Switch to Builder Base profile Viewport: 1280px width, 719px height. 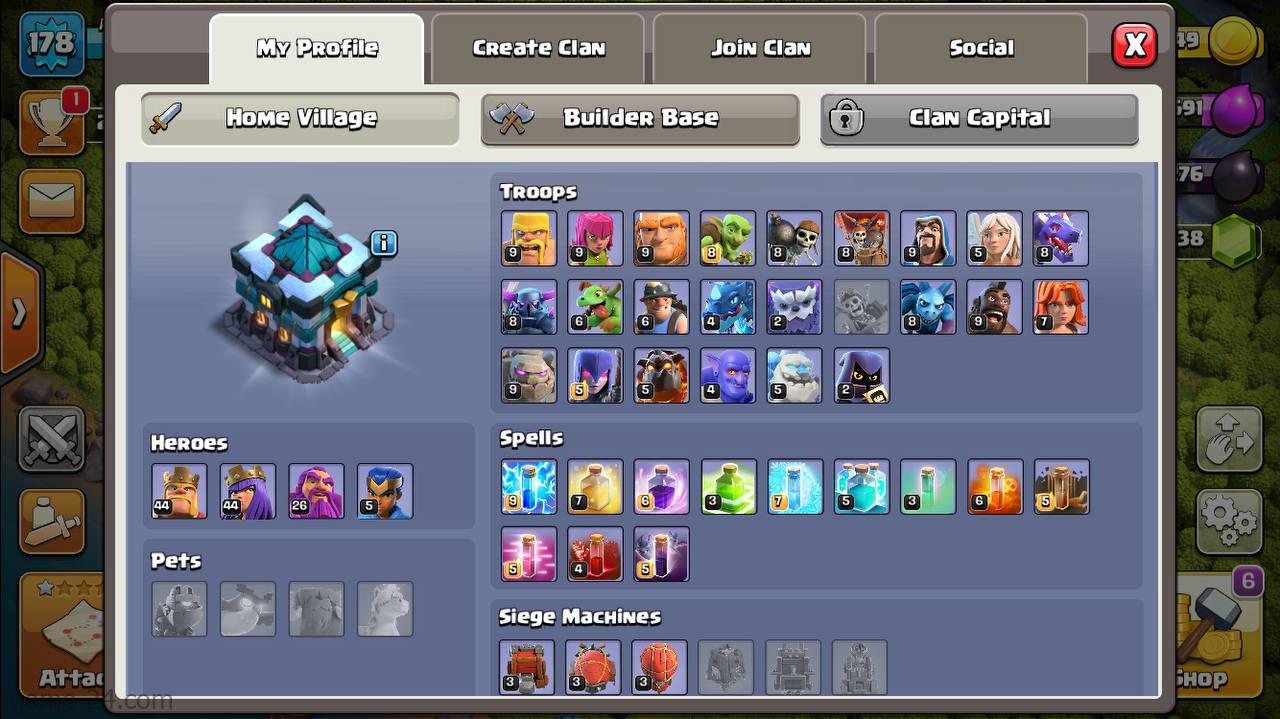(x=640, y=118)
